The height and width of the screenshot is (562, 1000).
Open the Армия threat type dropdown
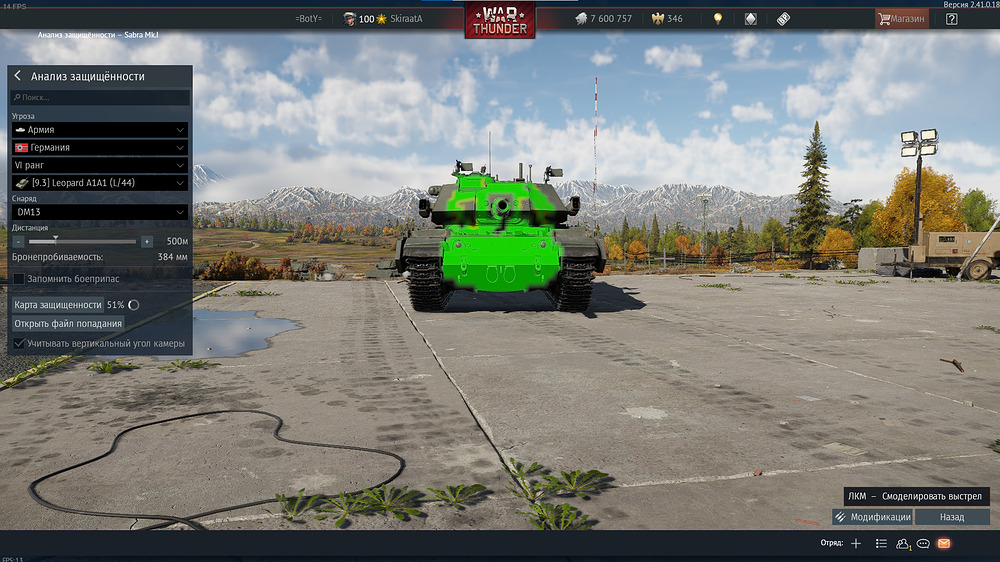point(100,130)
